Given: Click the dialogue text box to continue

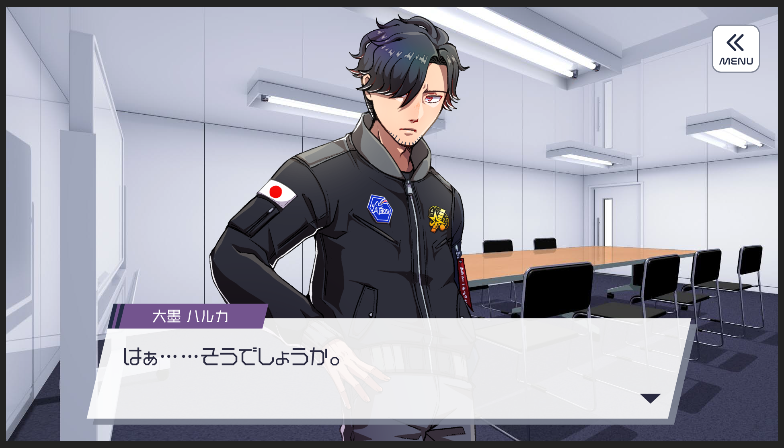Looking at the screenshot, I should [x=390, y=370].
